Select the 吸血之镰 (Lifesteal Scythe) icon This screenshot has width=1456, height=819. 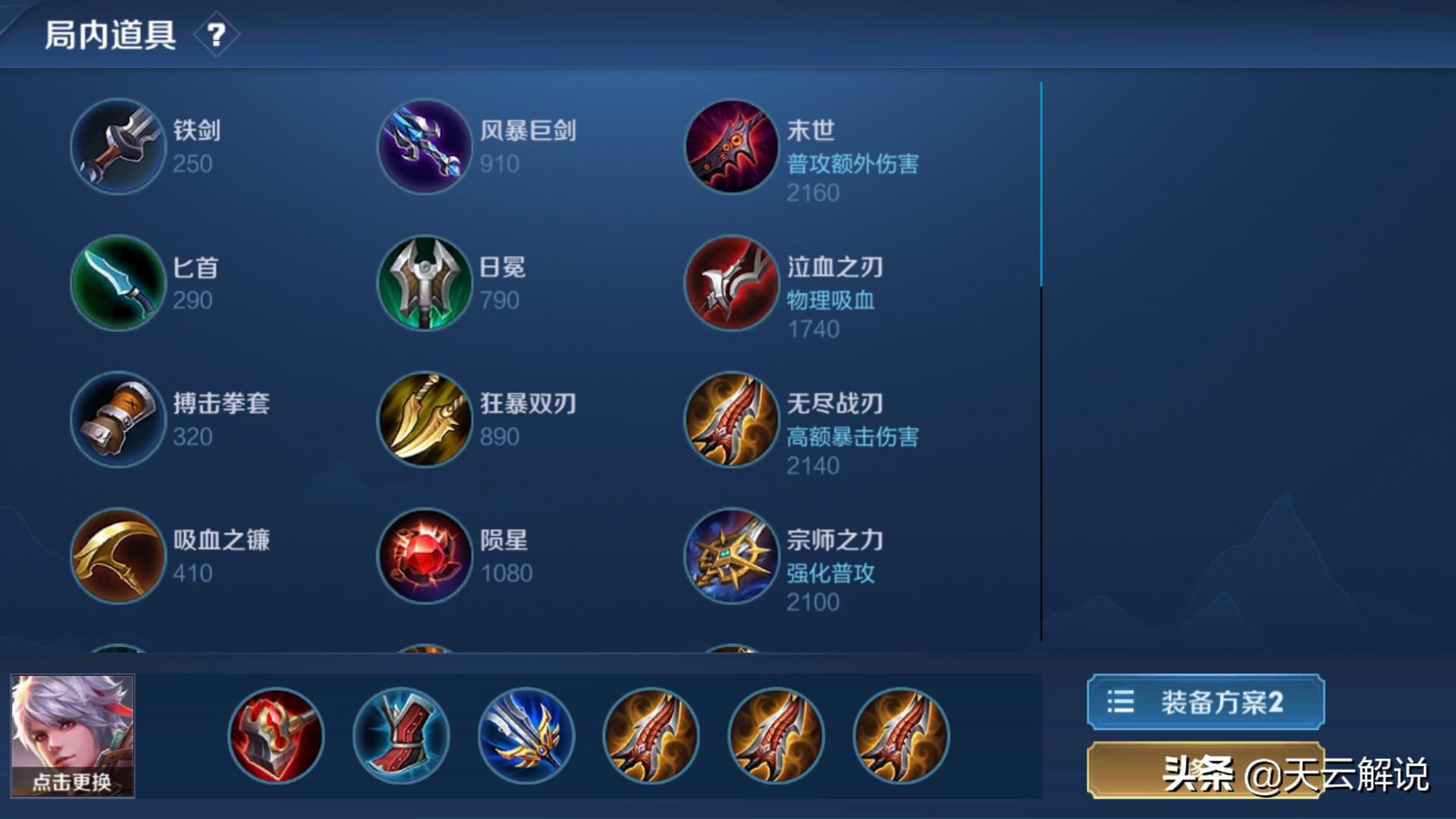[x=118, y=556]
